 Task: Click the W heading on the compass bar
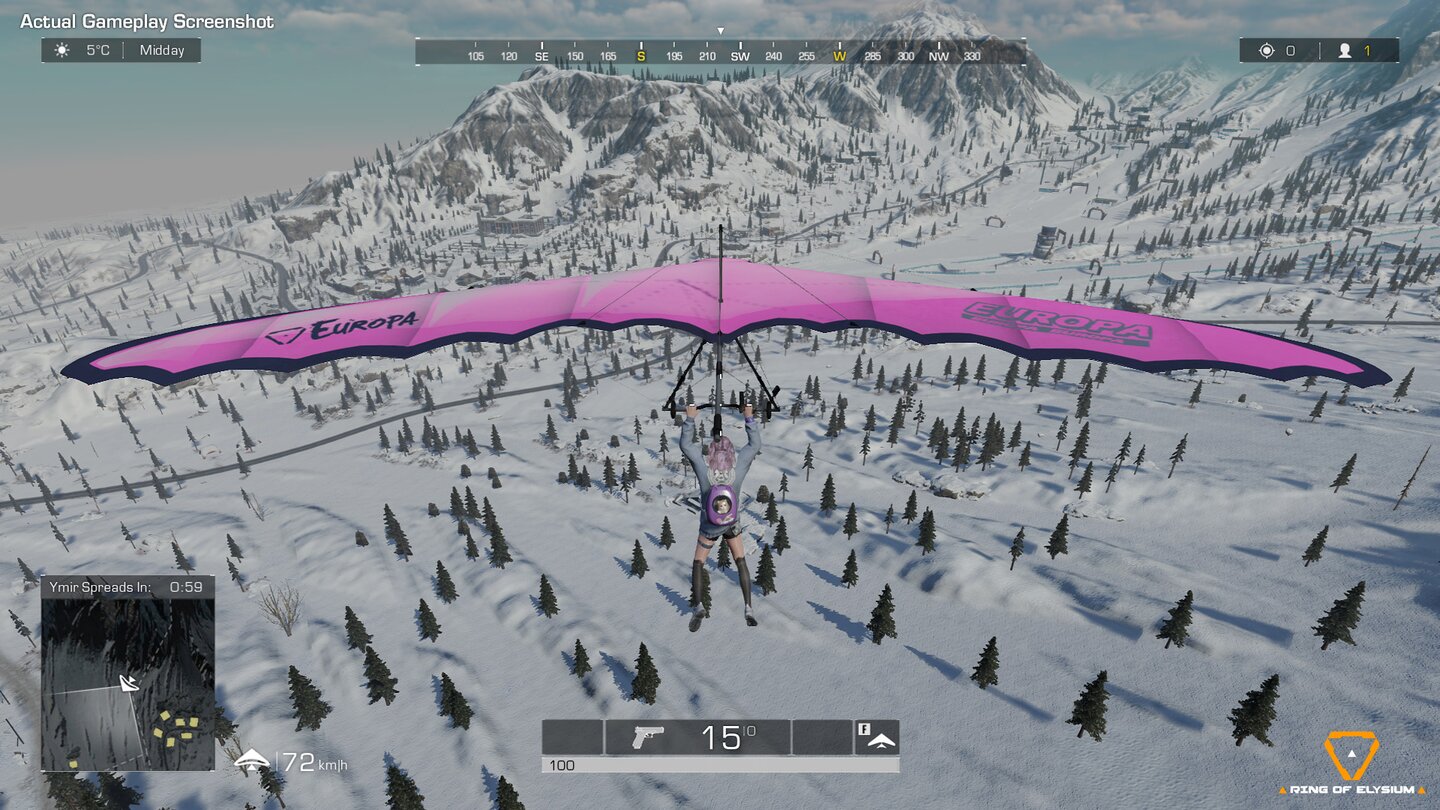[x=841, y=57]
